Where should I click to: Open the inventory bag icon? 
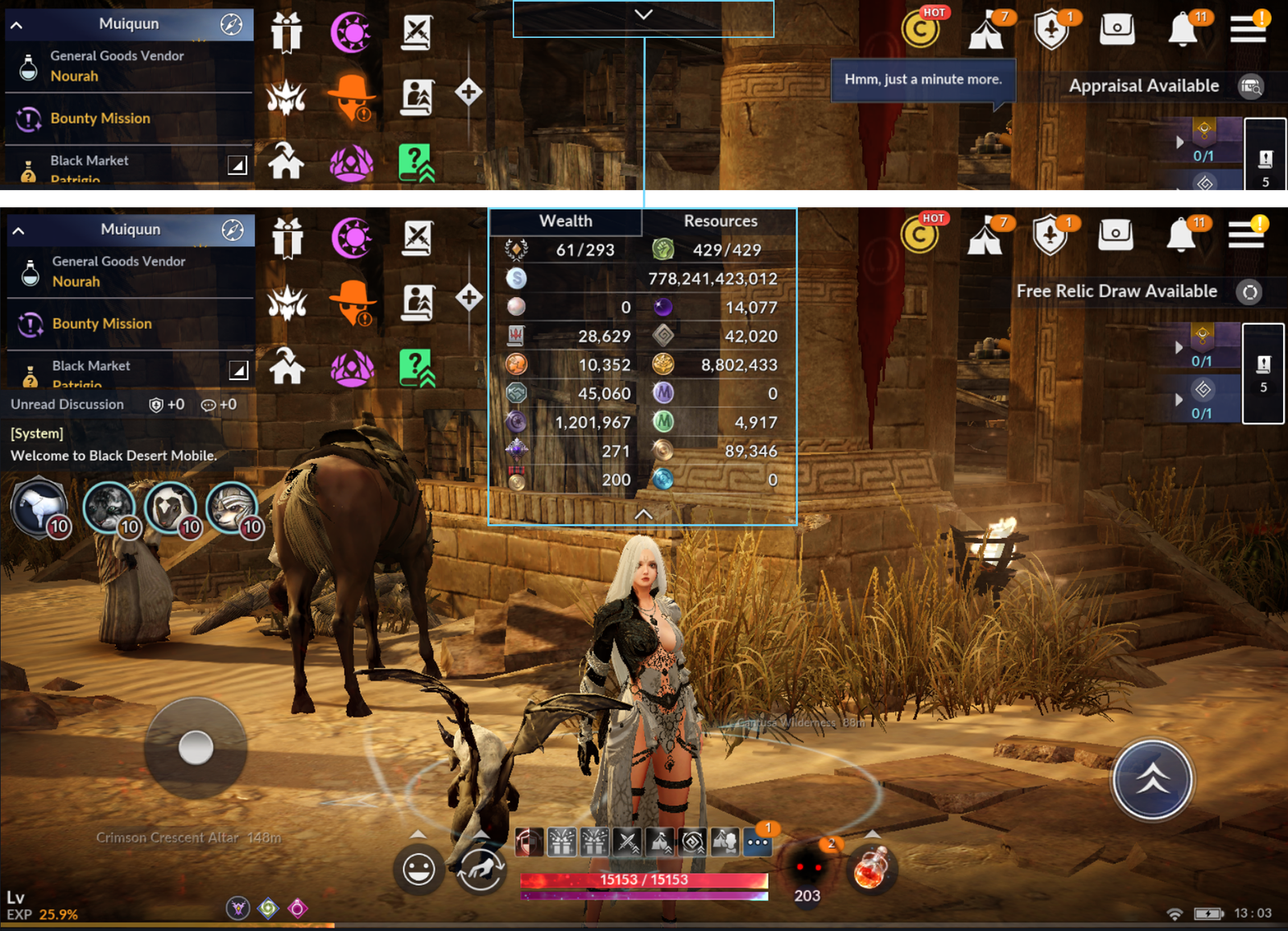(x=1116, y=235)
